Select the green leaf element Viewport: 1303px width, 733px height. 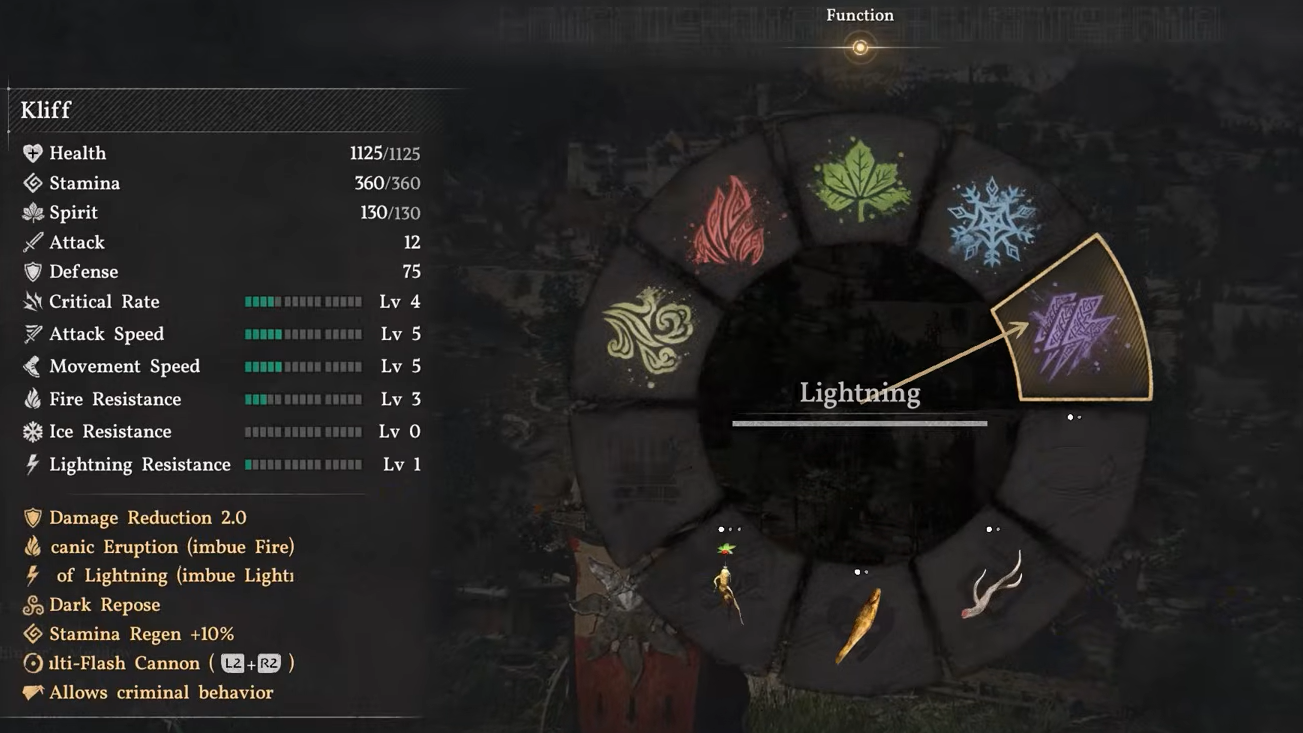[860, 181]
